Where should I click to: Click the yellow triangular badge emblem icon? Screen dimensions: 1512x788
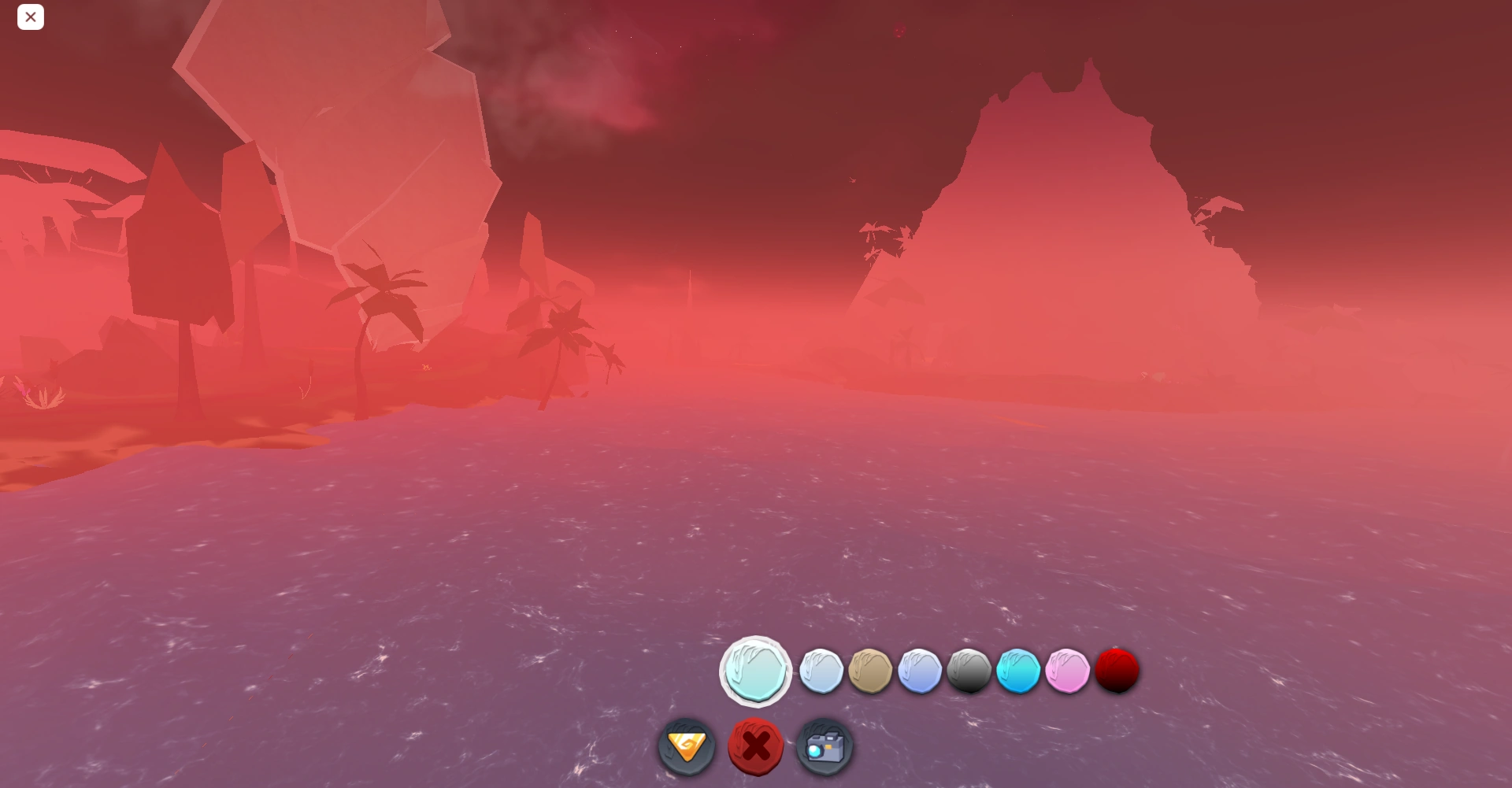pyautogui.click(x=686, y=746)
